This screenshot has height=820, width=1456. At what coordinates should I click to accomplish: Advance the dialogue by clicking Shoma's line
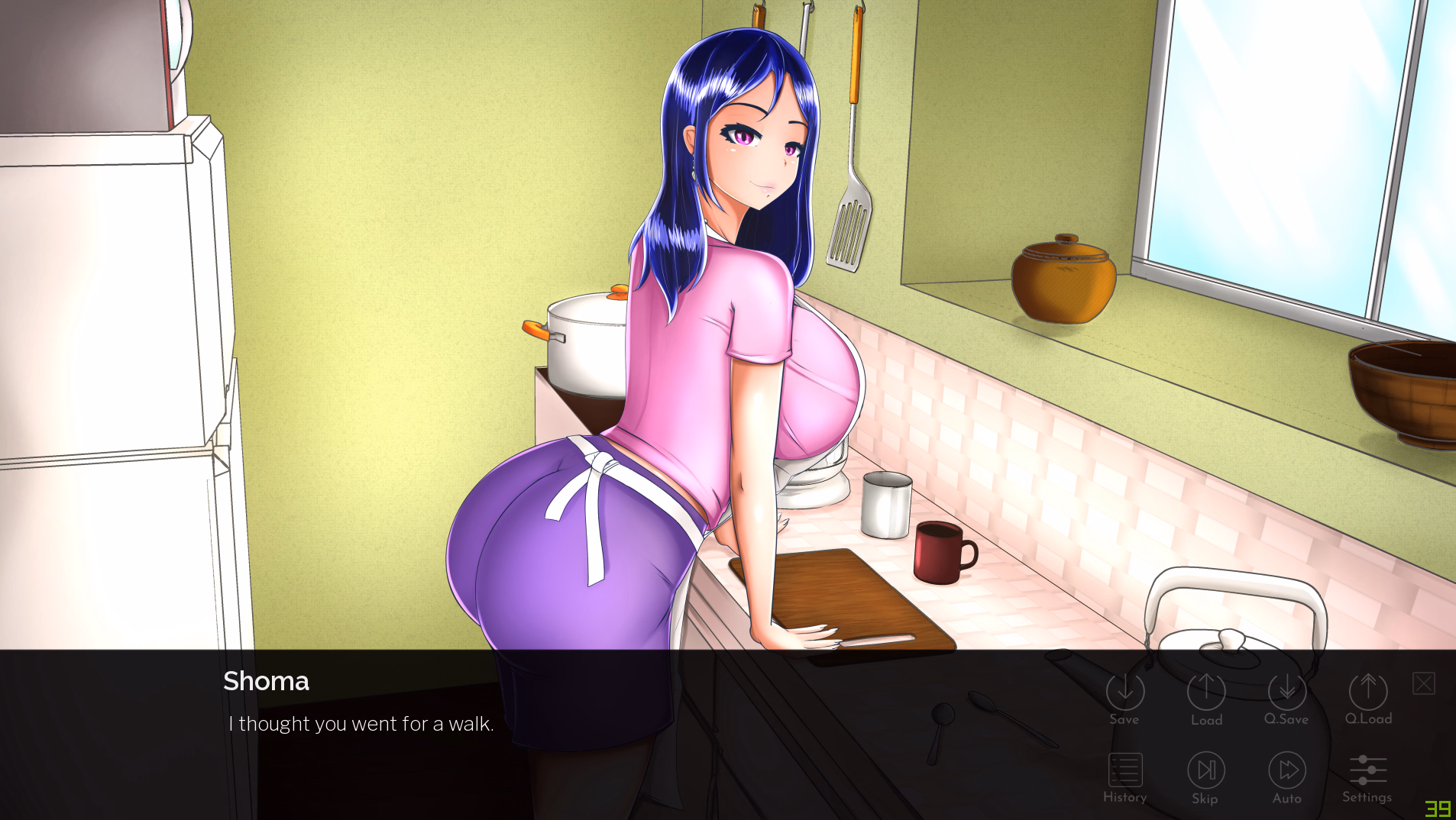tap(361, 724)
